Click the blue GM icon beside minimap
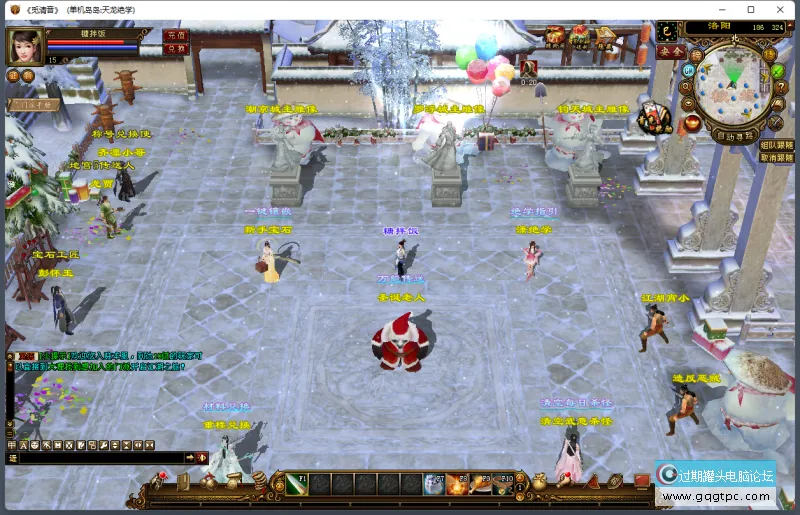The height and width of the screenshot is (515, 800). [x=688, y=71]
